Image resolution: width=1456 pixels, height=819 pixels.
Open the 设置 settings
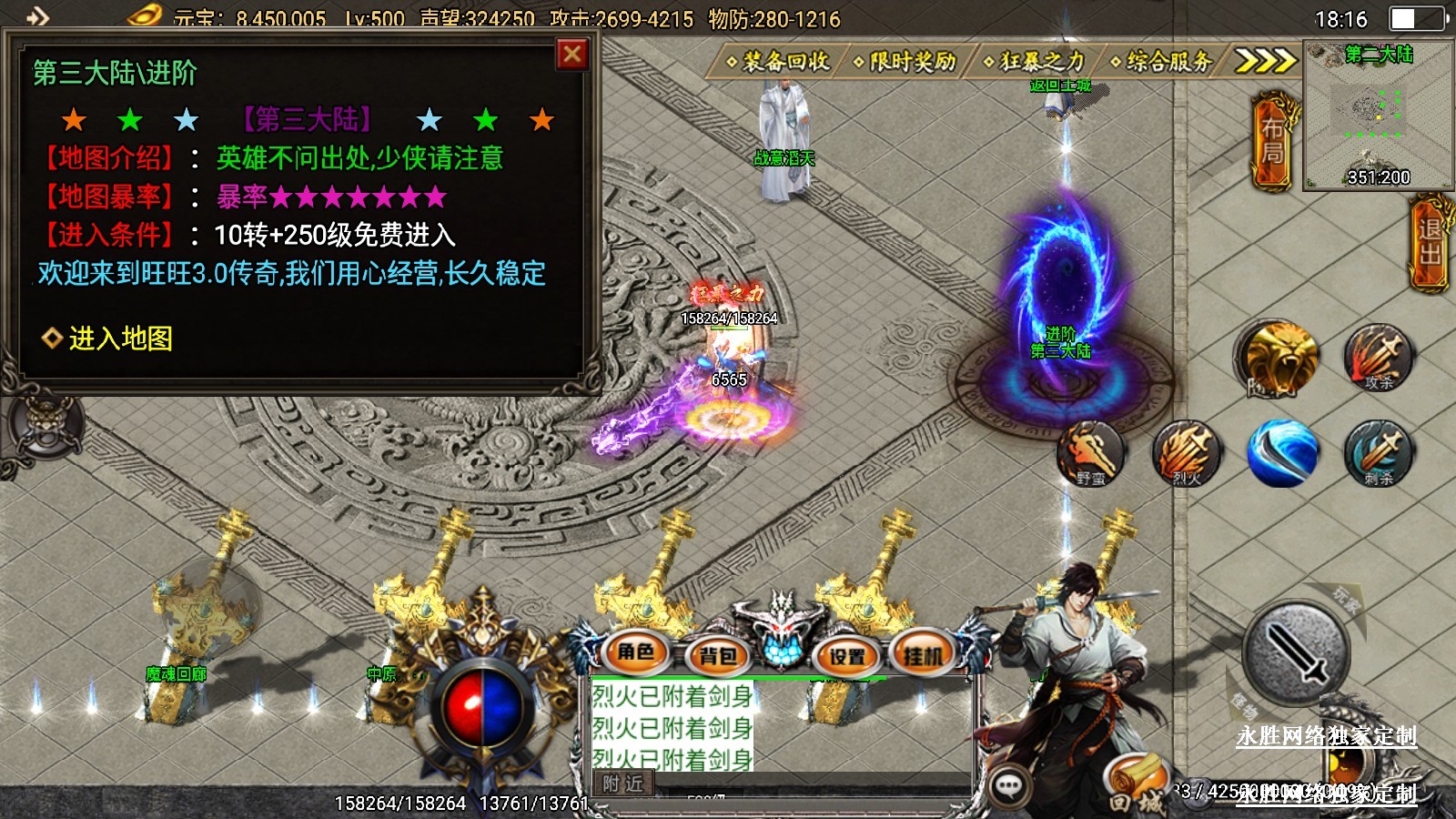pos(847,655)
